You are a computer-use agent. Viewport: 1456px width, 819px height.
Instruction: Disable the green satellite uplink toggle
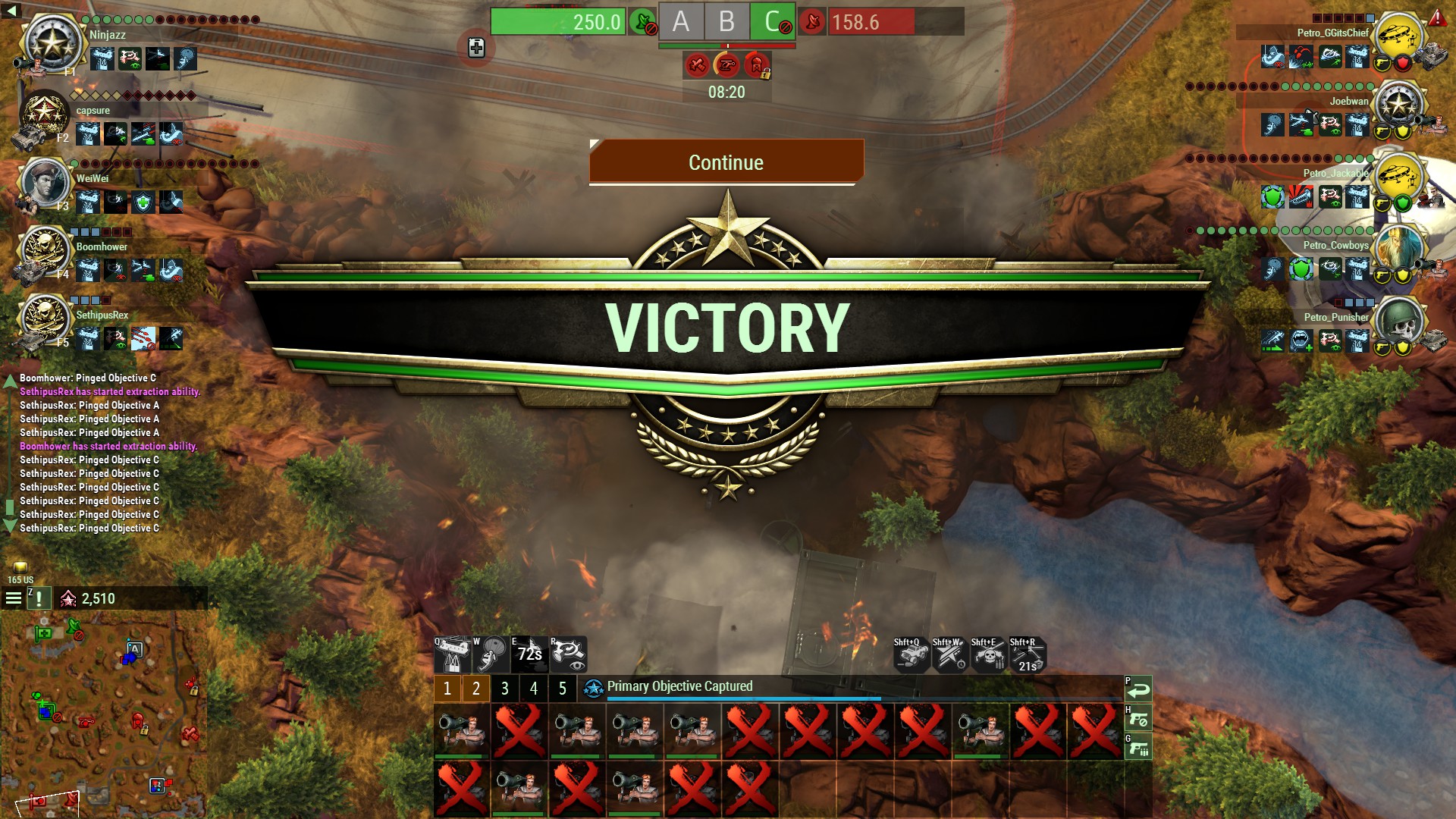[642, 21]
